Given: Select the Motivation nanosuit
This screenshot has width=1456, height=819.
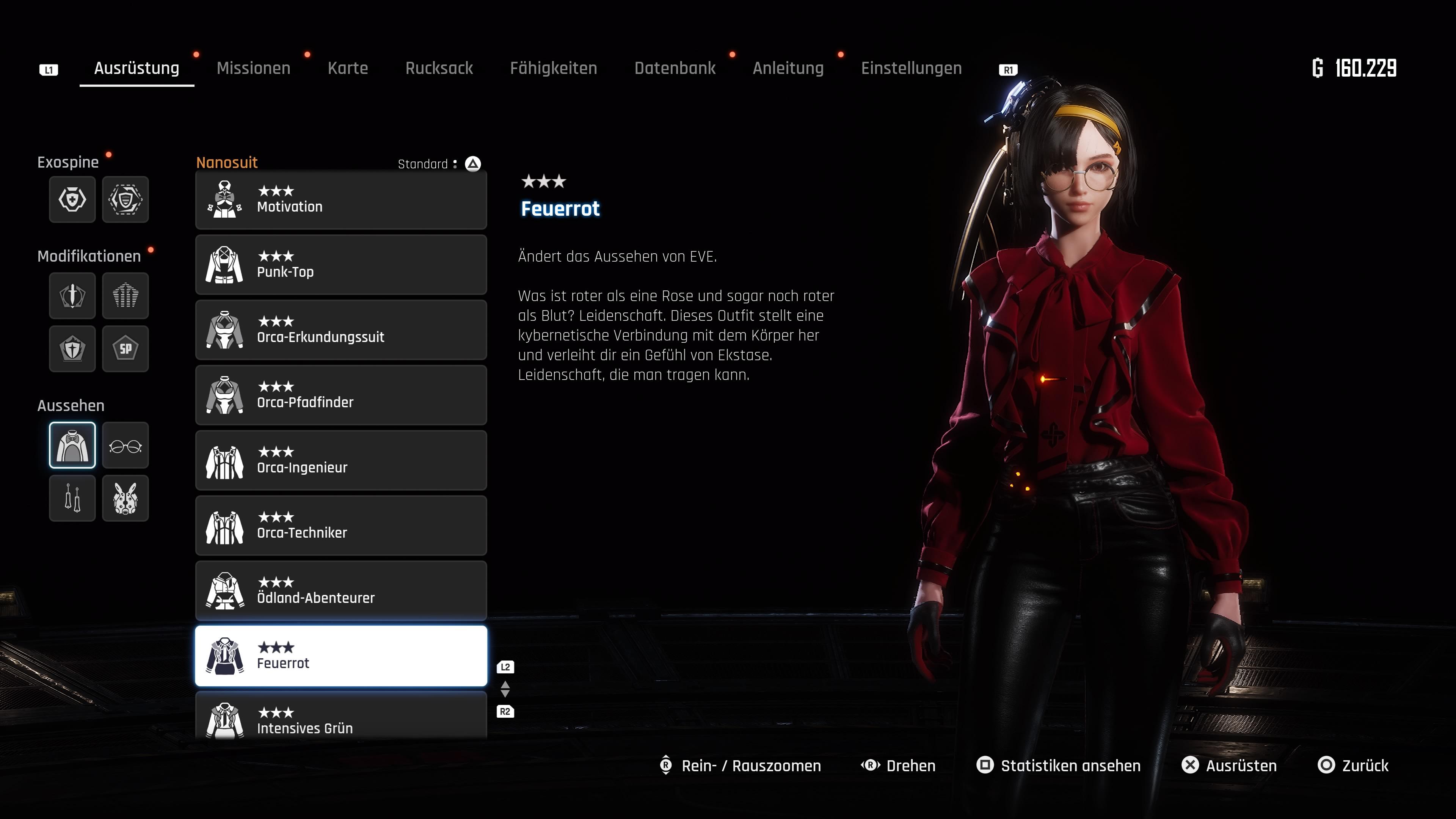Looking at the screenshot, I should click(x=341, y=200).
